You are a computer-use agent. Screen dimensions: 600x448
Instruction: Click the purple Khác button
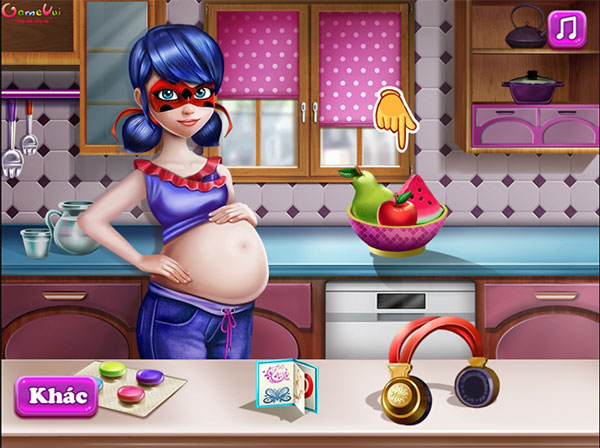(57, 395)
